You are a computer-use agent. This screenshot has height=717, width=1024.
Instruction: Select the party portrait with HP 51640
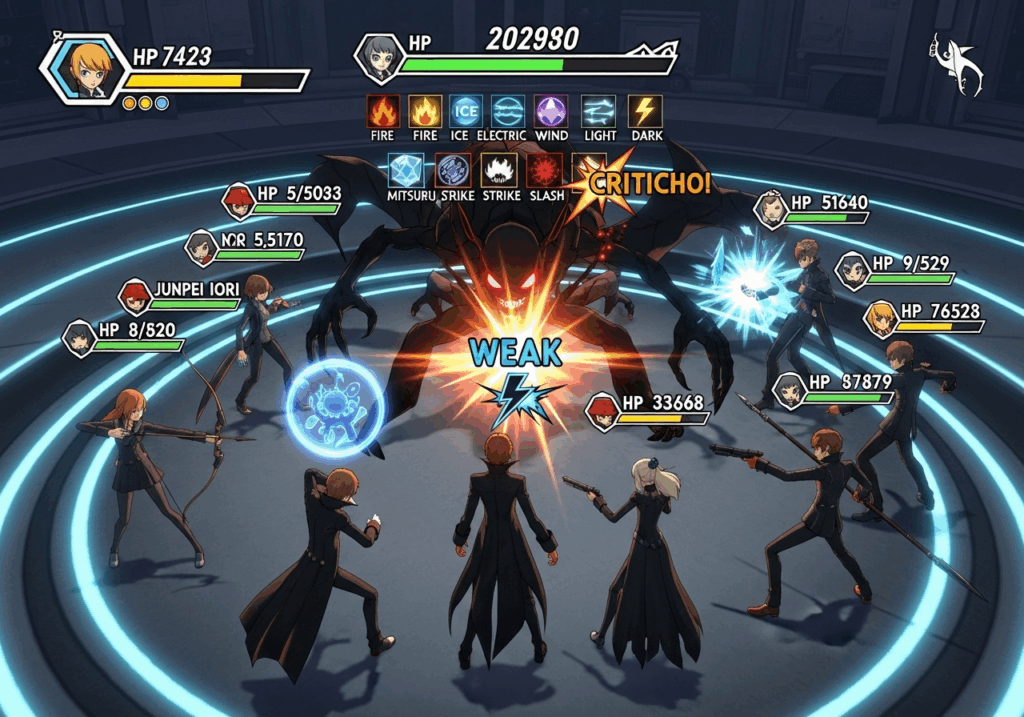(x=772, y=208)
